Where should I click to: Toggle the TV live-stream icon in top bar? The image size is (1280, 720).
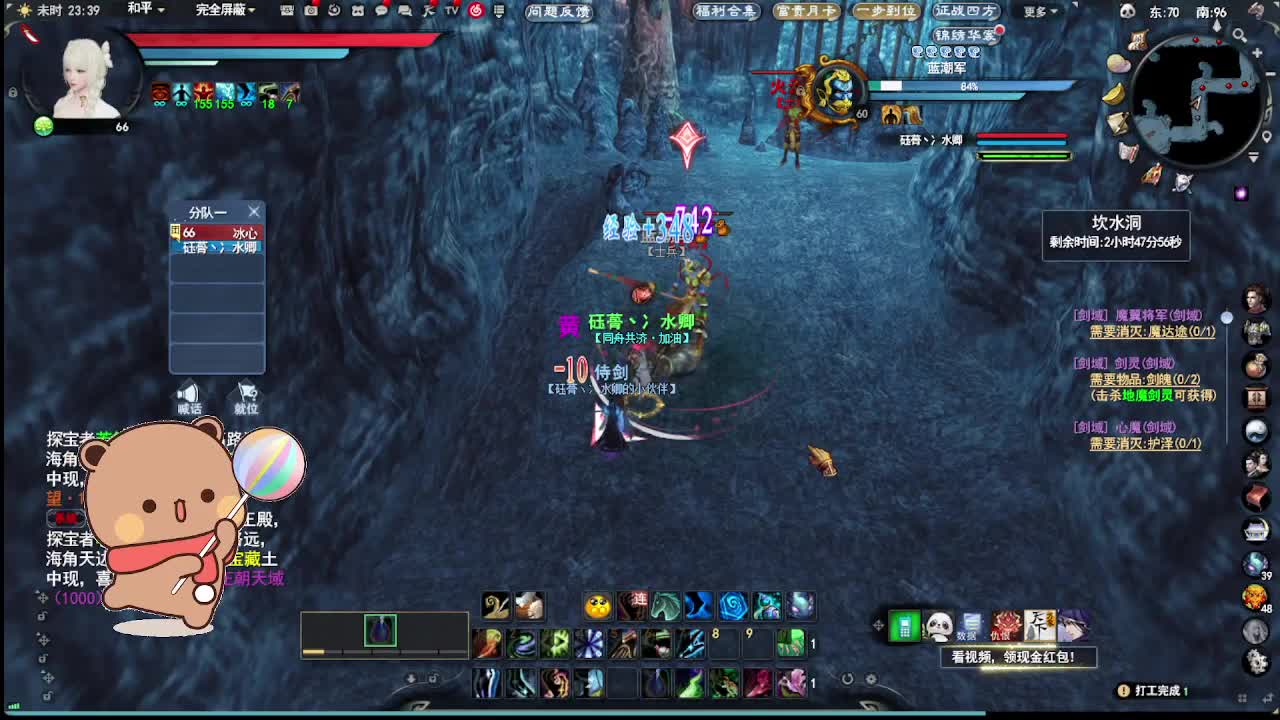[x=451, y=13]
